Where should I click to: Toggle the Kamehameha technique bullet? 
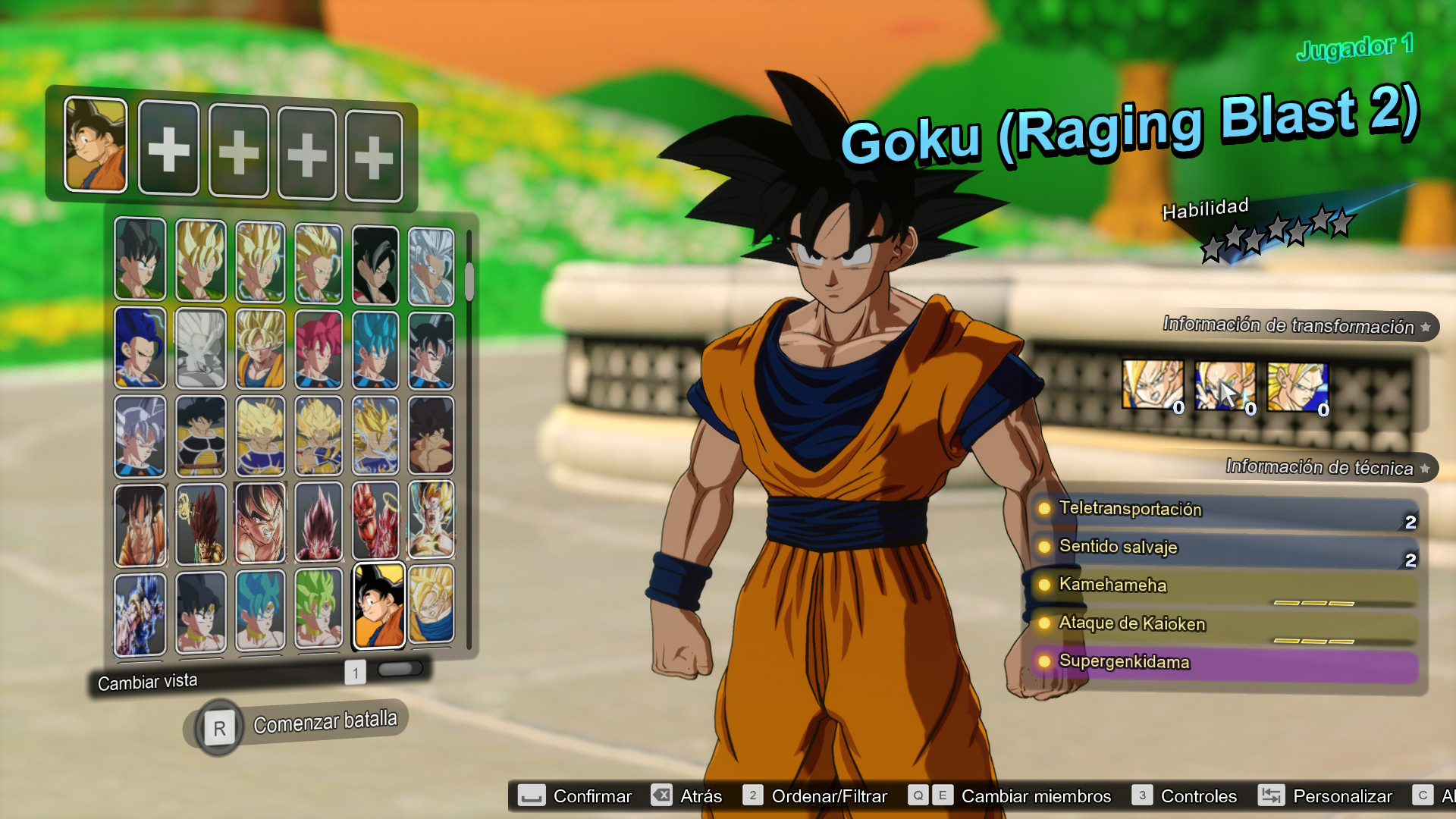click(x=1044, y=585)
